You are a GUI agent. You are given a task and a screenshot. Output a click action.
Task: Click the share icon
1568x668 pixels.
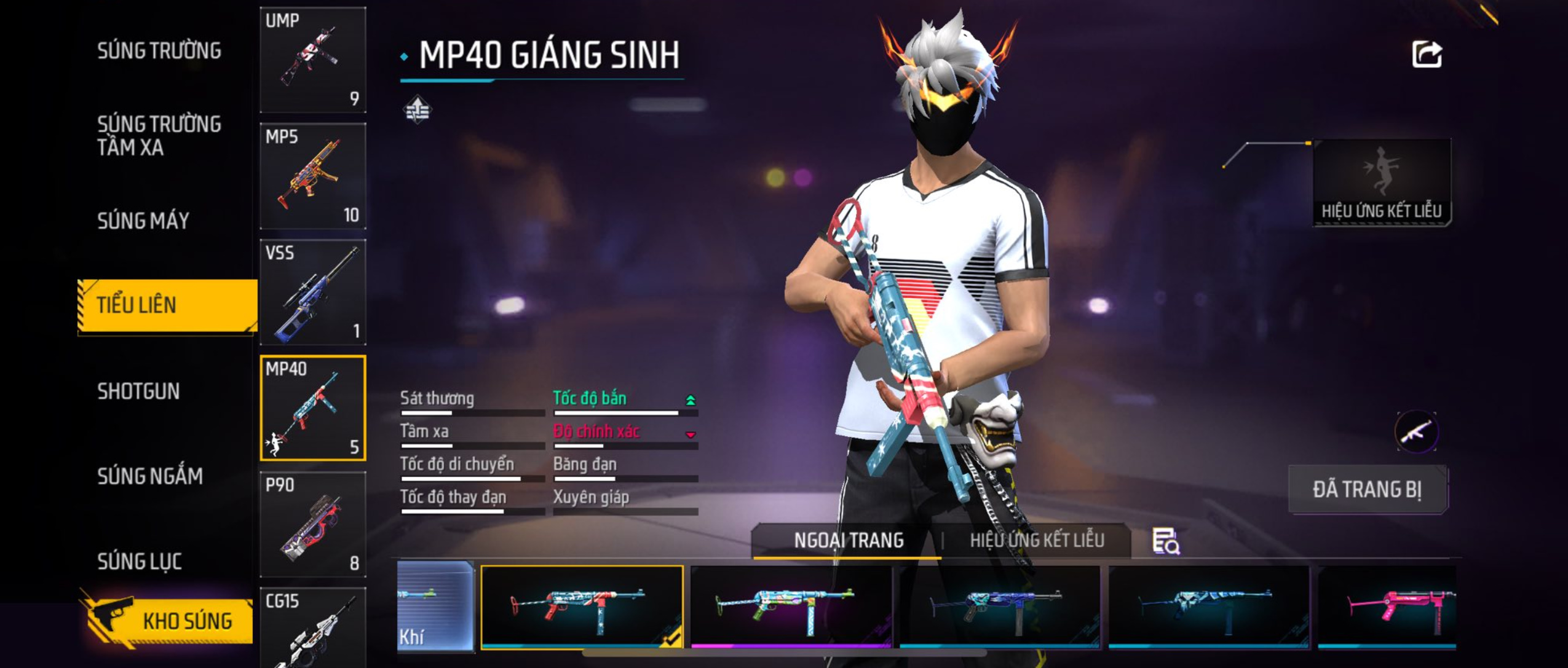coord(1427,55)
